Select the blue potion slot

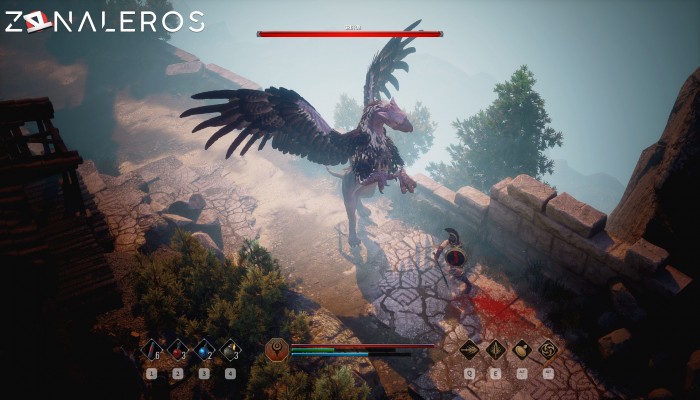point(204,350)
